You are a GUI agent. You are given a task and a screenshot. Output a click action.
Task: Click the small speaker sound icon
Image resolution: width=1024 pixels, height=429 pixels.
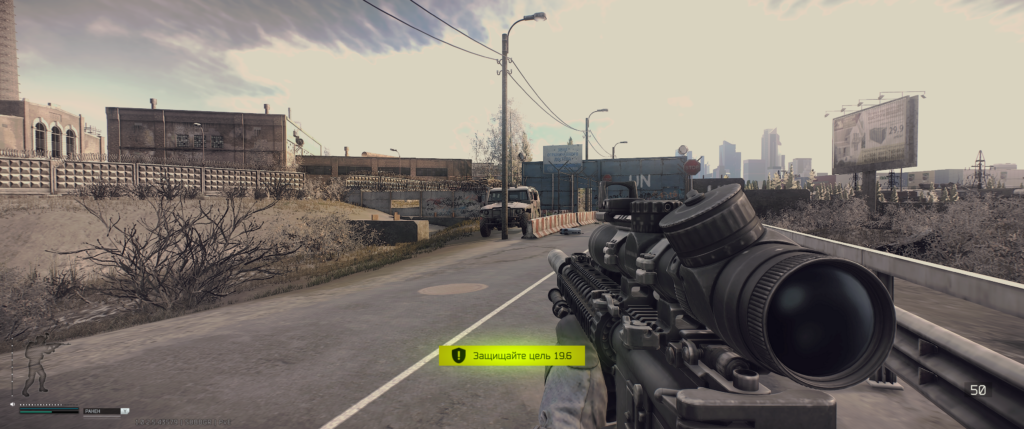click(x=13, y=404)
